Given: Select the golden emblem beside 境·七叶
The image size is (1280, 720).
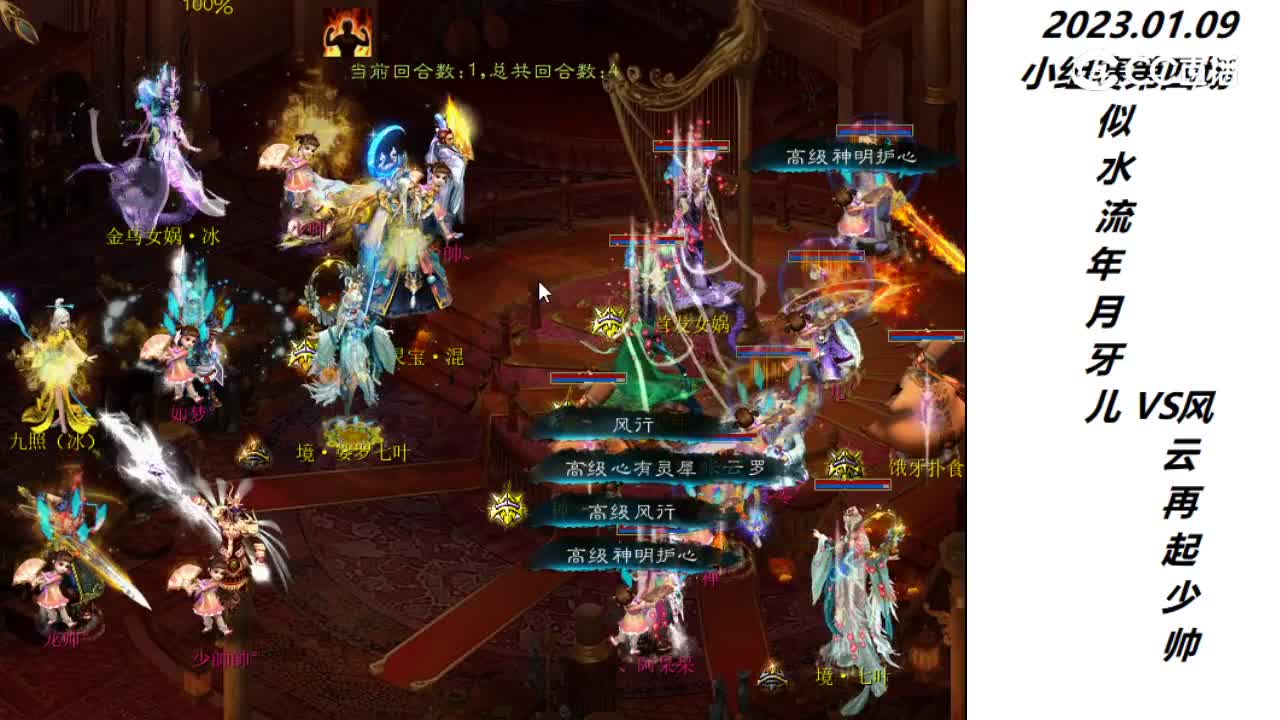Looking at the screenshot, I should pos(772,677).
